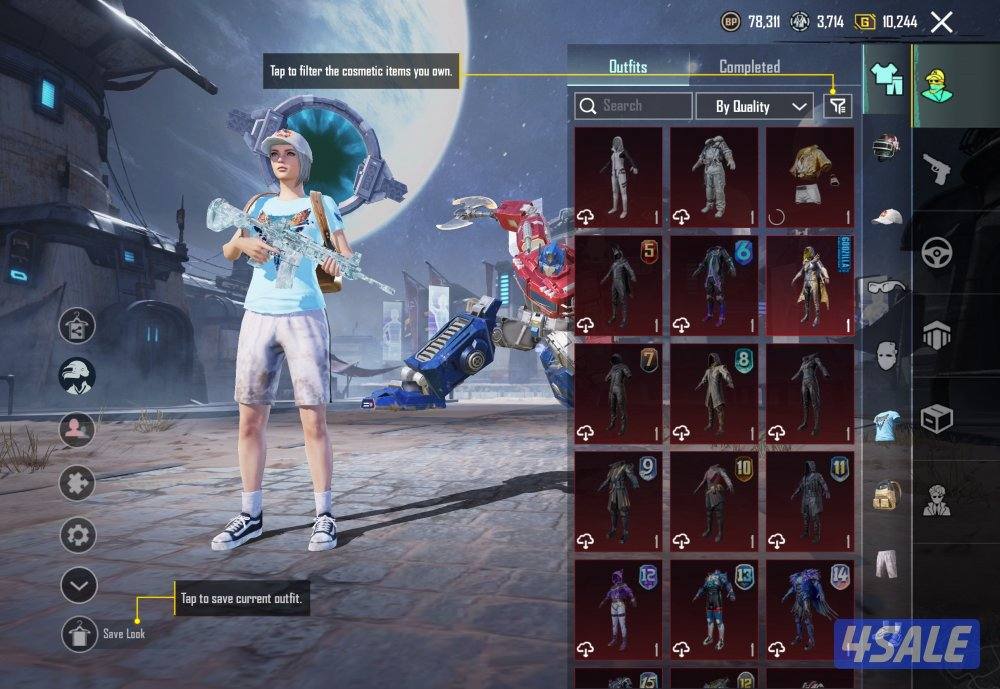Switch to the Completed tab
Image resolution: width=1000 pixels, height=689 pixels.
coord(749,67)
